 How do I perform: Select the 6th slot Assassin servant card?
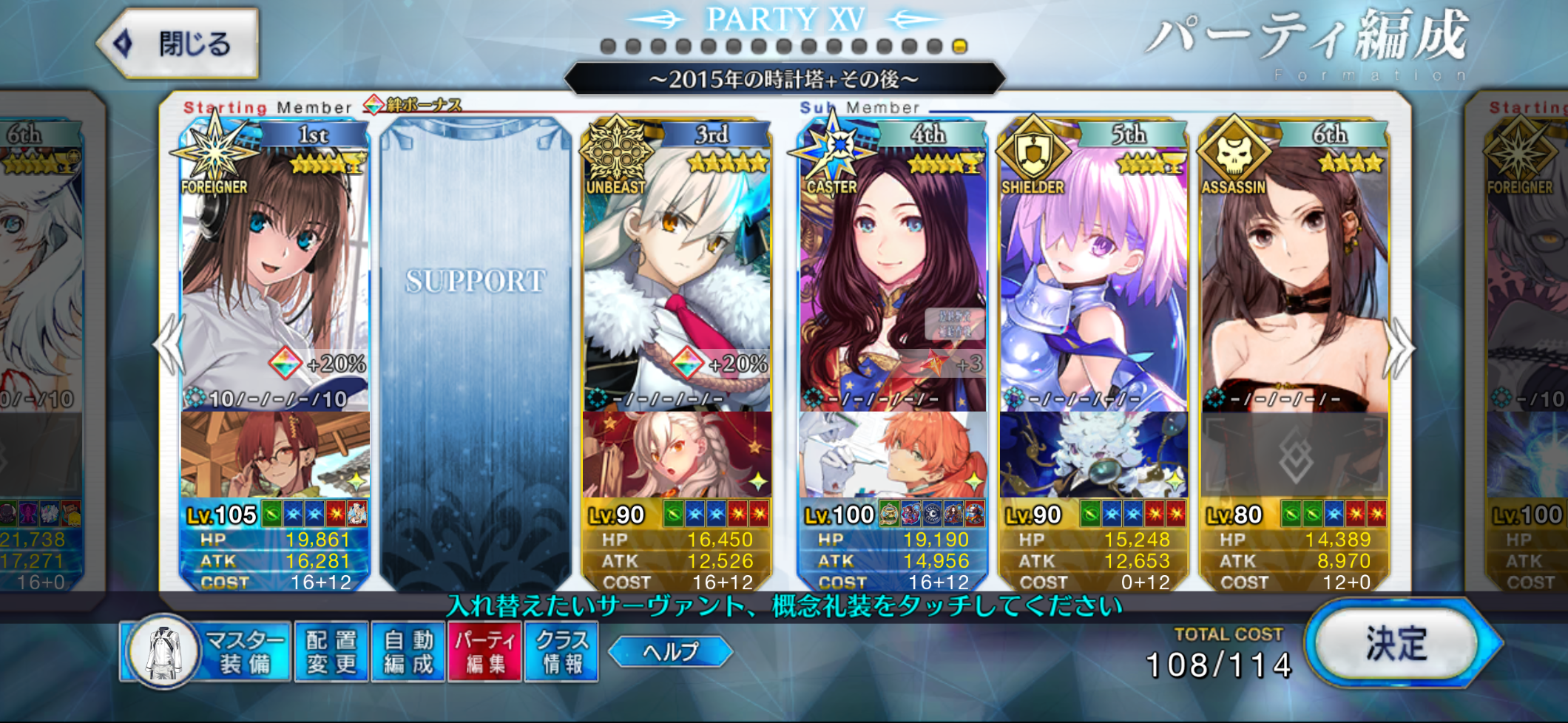1294,281
